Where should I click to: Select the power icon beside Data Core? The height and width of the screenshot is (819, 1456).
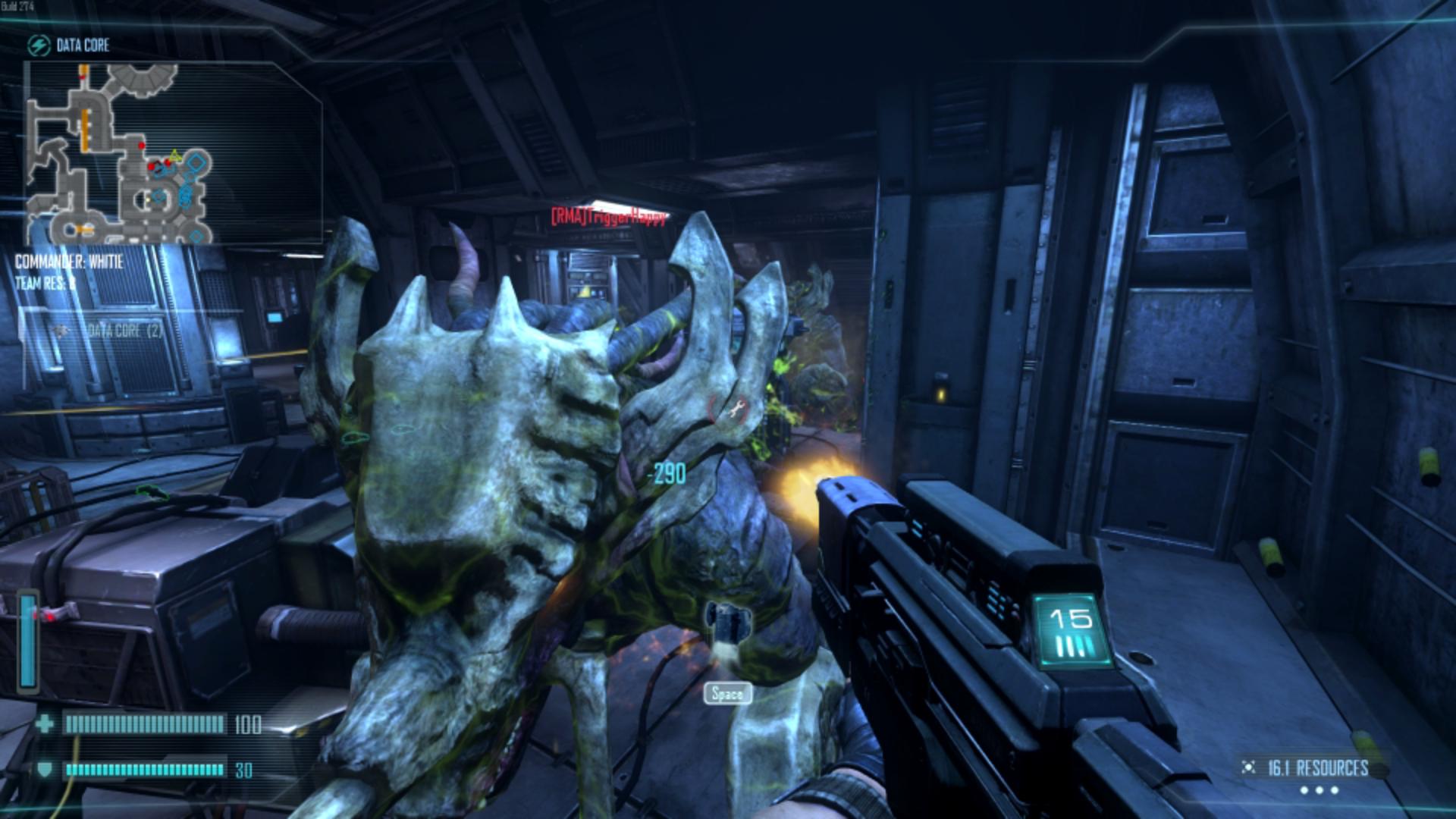38,45
